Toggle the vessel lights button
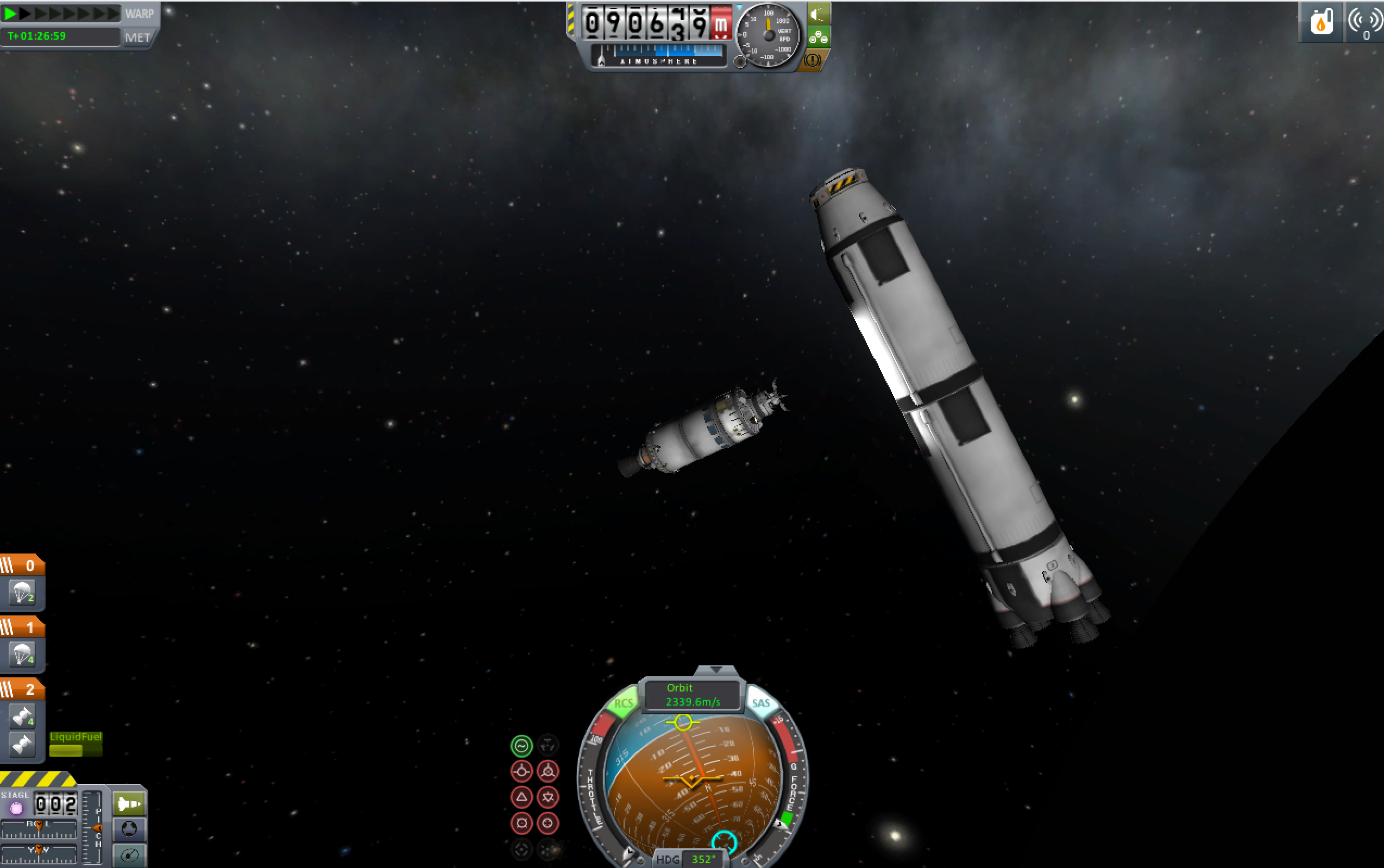1384x868 pixels. coord(819,14)
